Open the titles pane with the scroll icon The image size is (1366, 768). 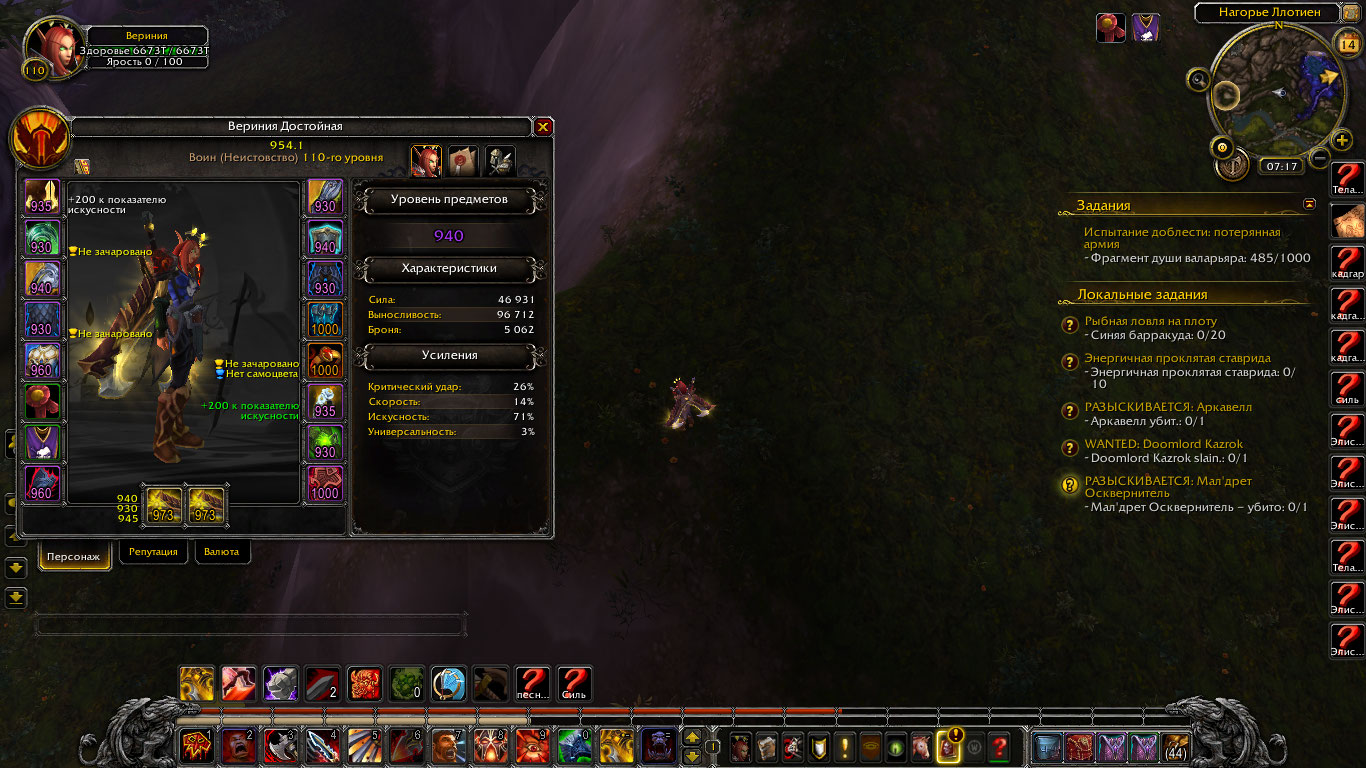pyautogui.click(x=463, y=160)
